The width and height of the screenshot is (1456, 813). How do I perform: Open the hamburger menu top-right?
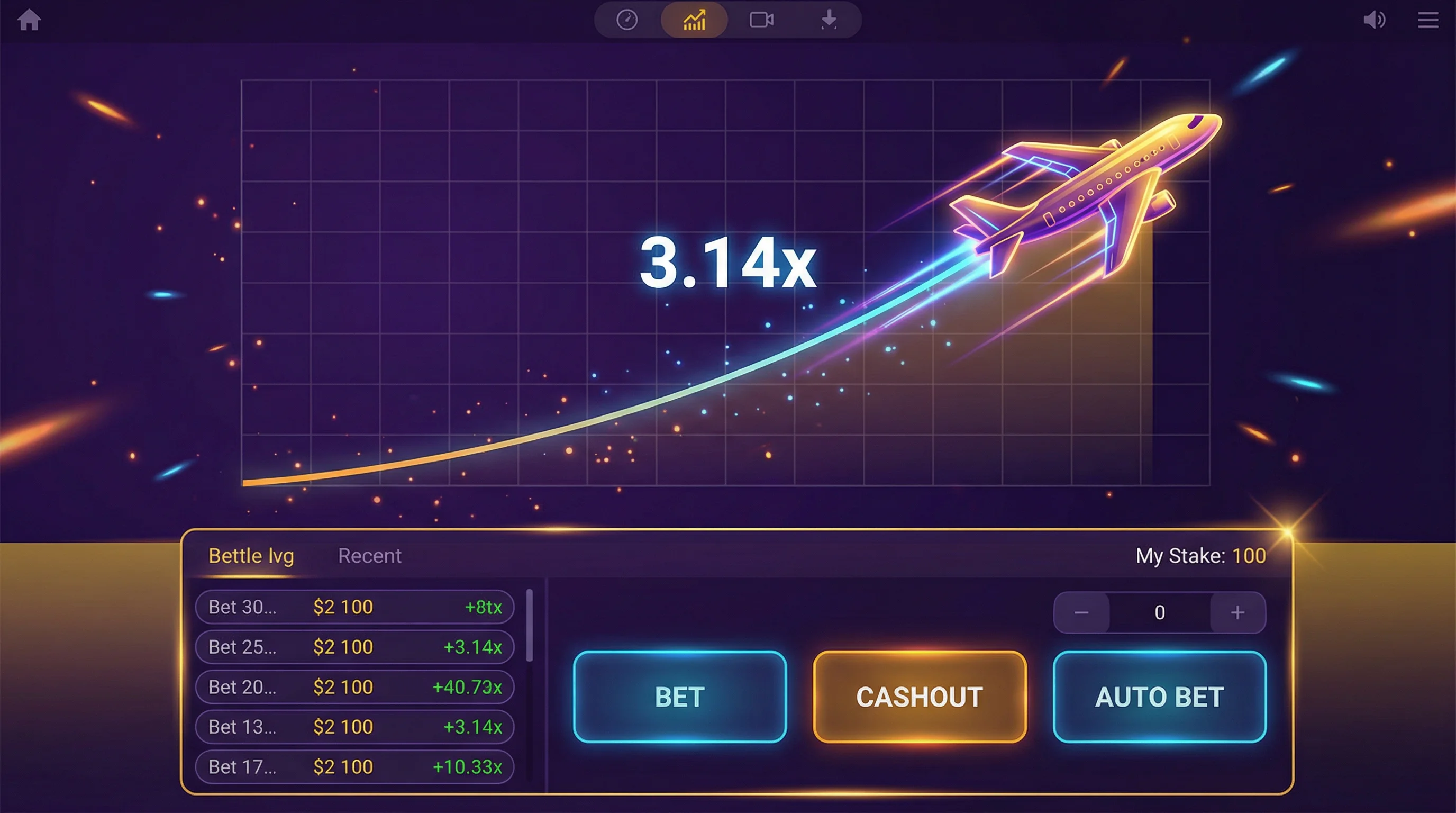coord(1427,20)
